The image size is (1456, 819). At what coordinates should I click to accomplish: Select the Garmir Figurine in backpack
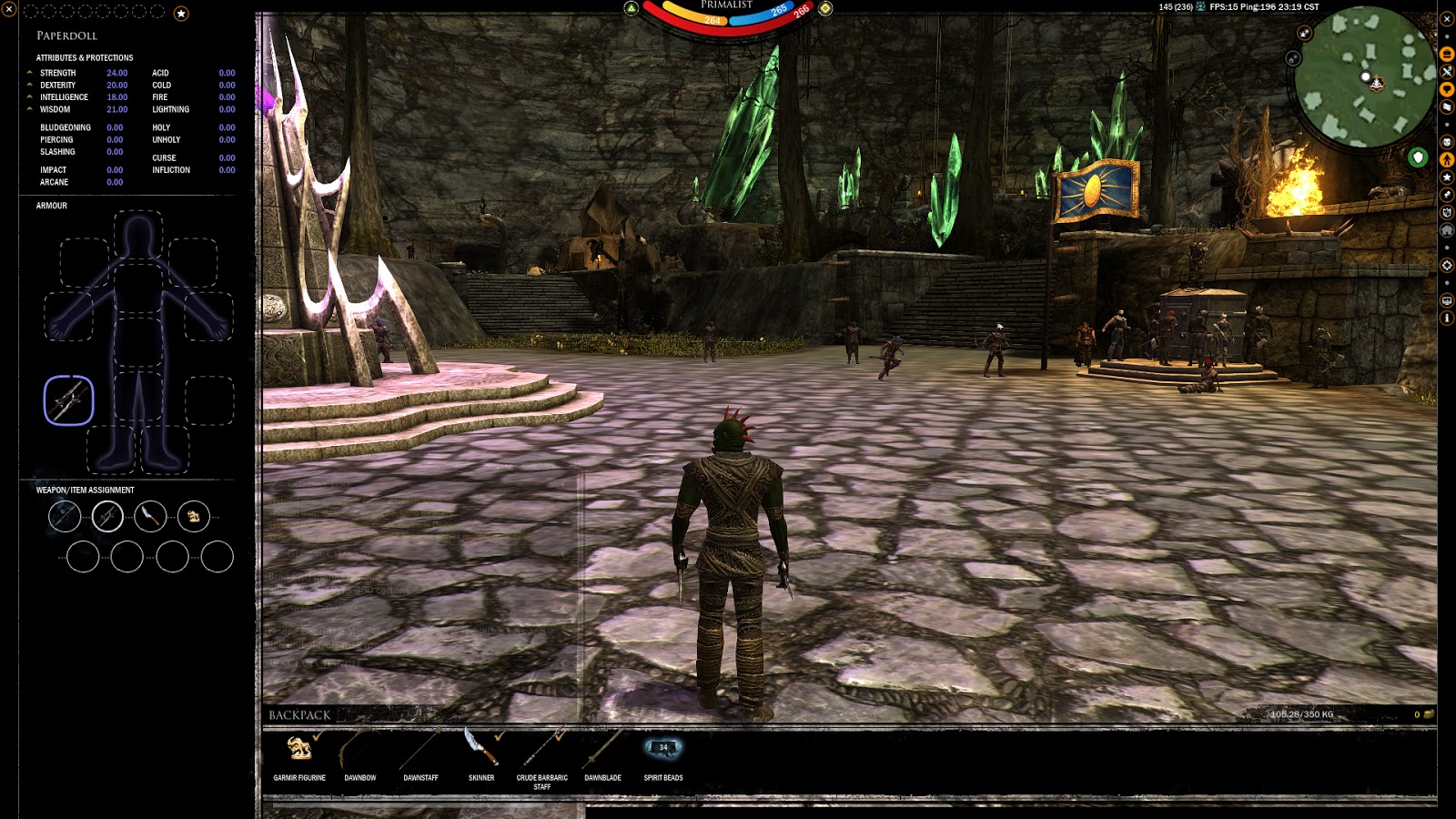tap(299, 749)
